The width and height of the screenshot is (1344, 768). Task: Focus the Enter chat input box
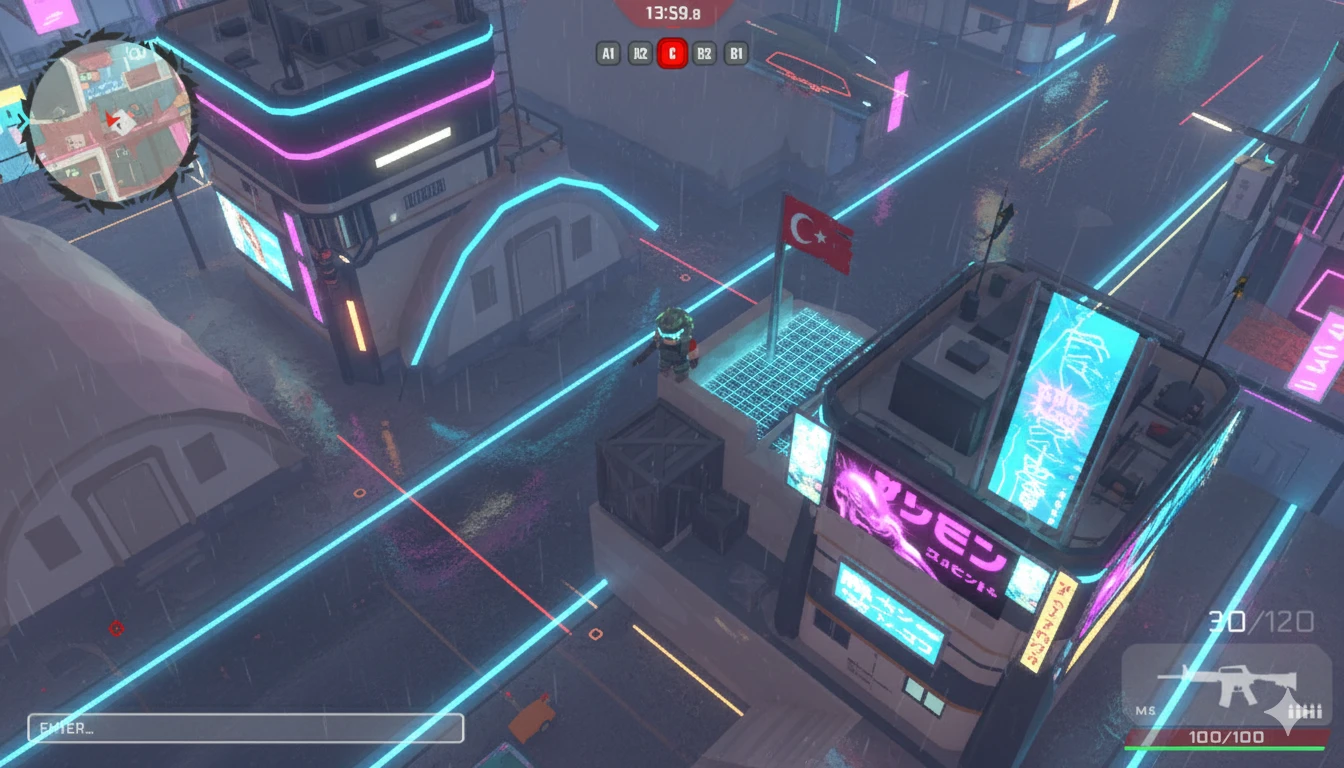pos(246,728)
